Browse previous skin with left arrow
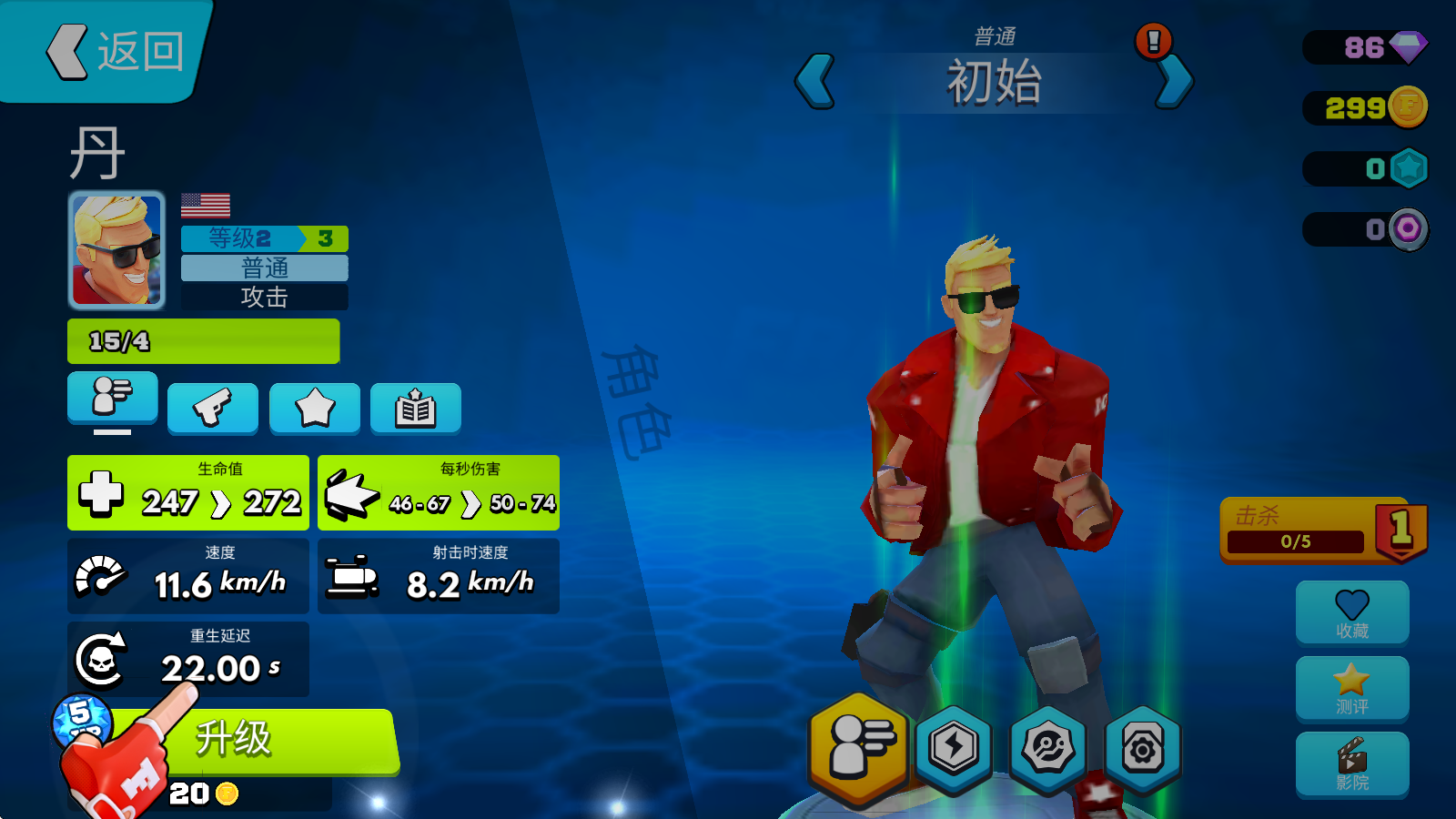This screenshot has height=819, width=1456. coord(814,82)
